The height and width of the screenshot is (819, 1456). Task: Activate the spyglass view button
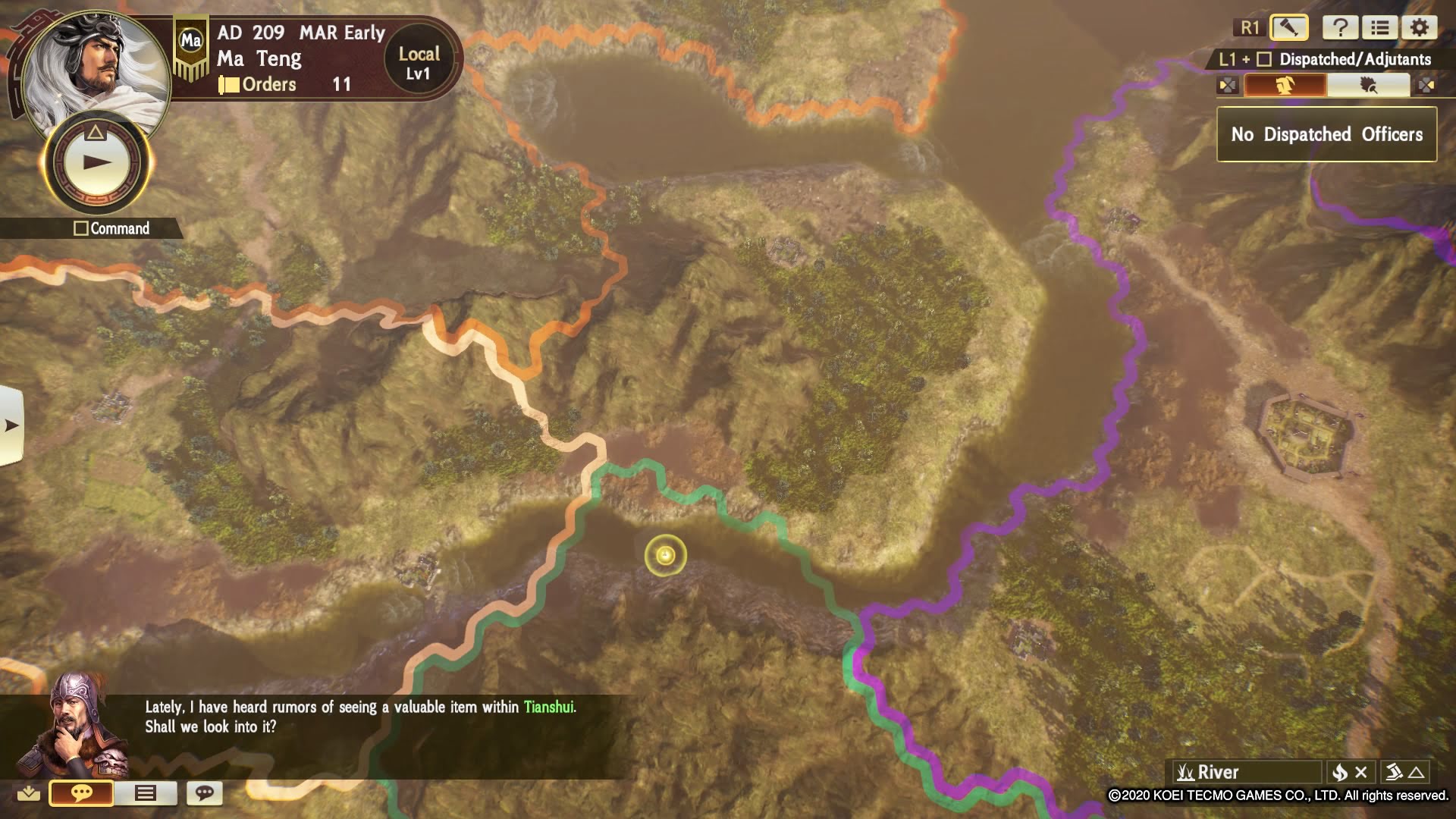1288,28
